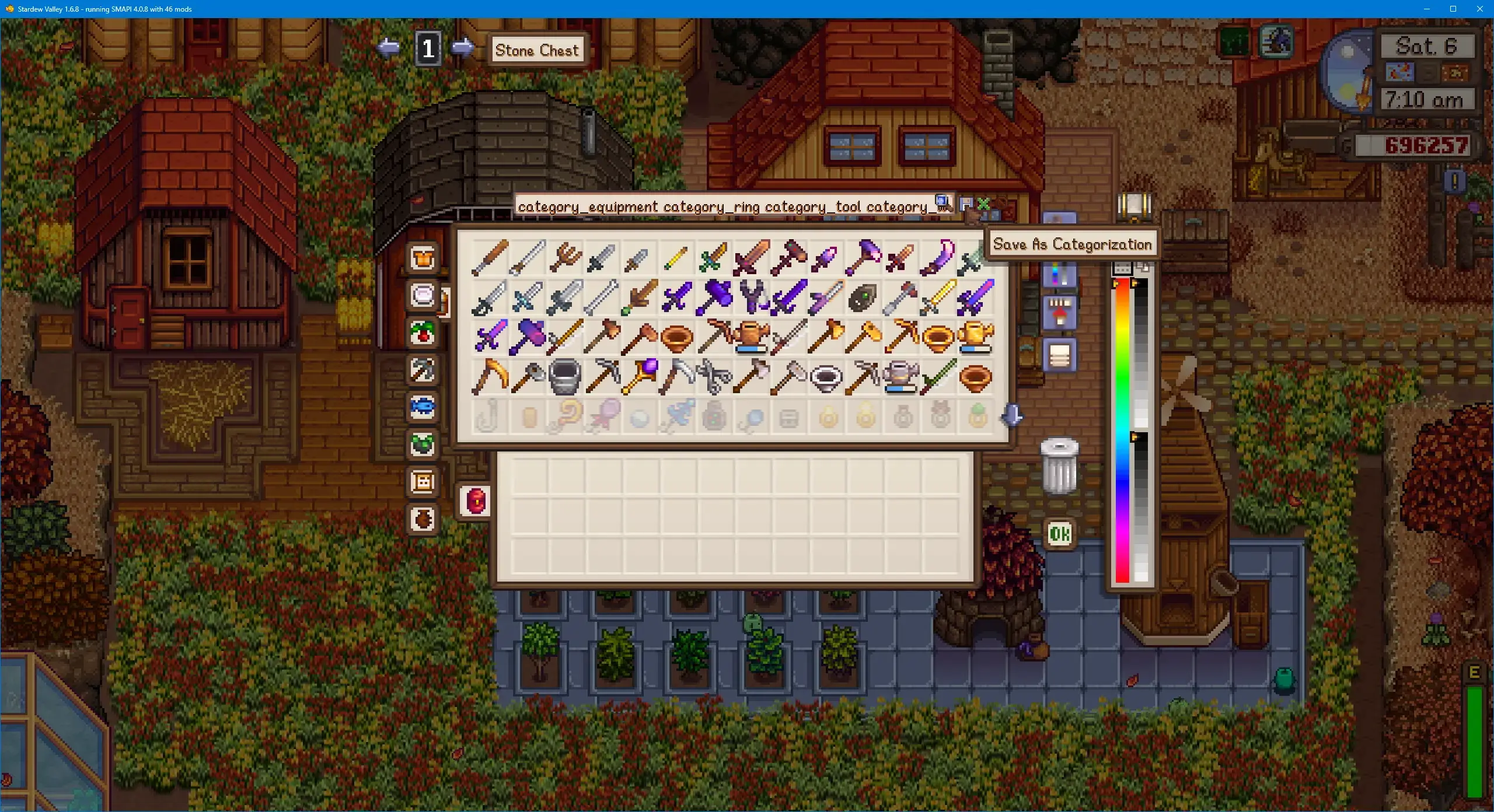Select the red radish crops category tab

423,332
